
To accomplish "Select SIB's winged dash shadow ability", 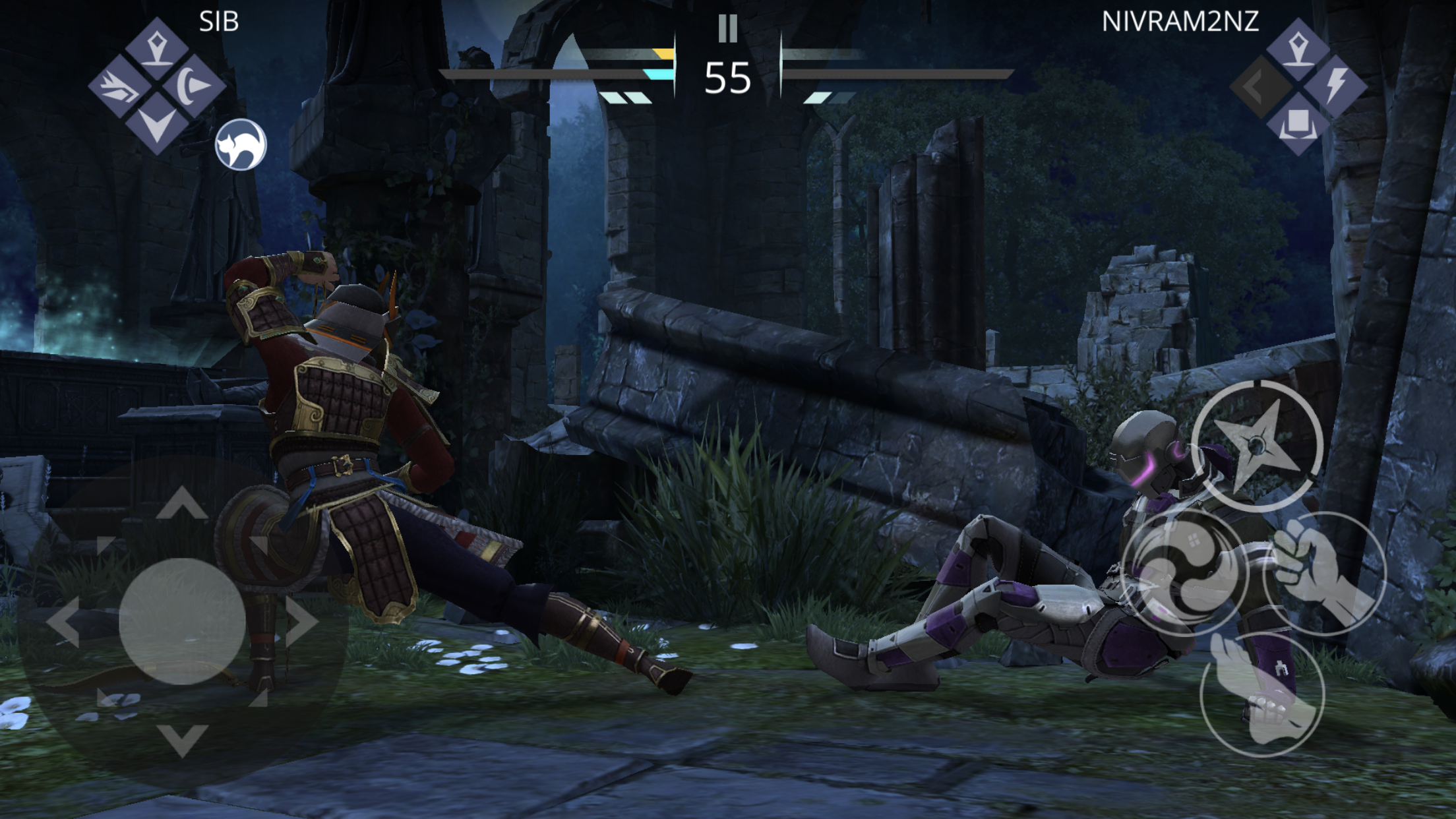I will [119, 87].
